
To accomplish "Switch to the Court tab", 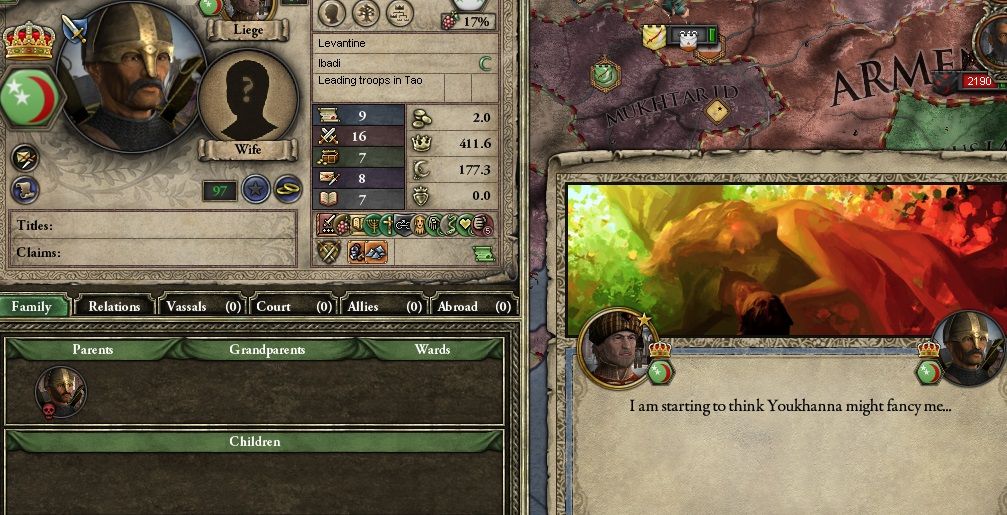I will click(294, 306).
